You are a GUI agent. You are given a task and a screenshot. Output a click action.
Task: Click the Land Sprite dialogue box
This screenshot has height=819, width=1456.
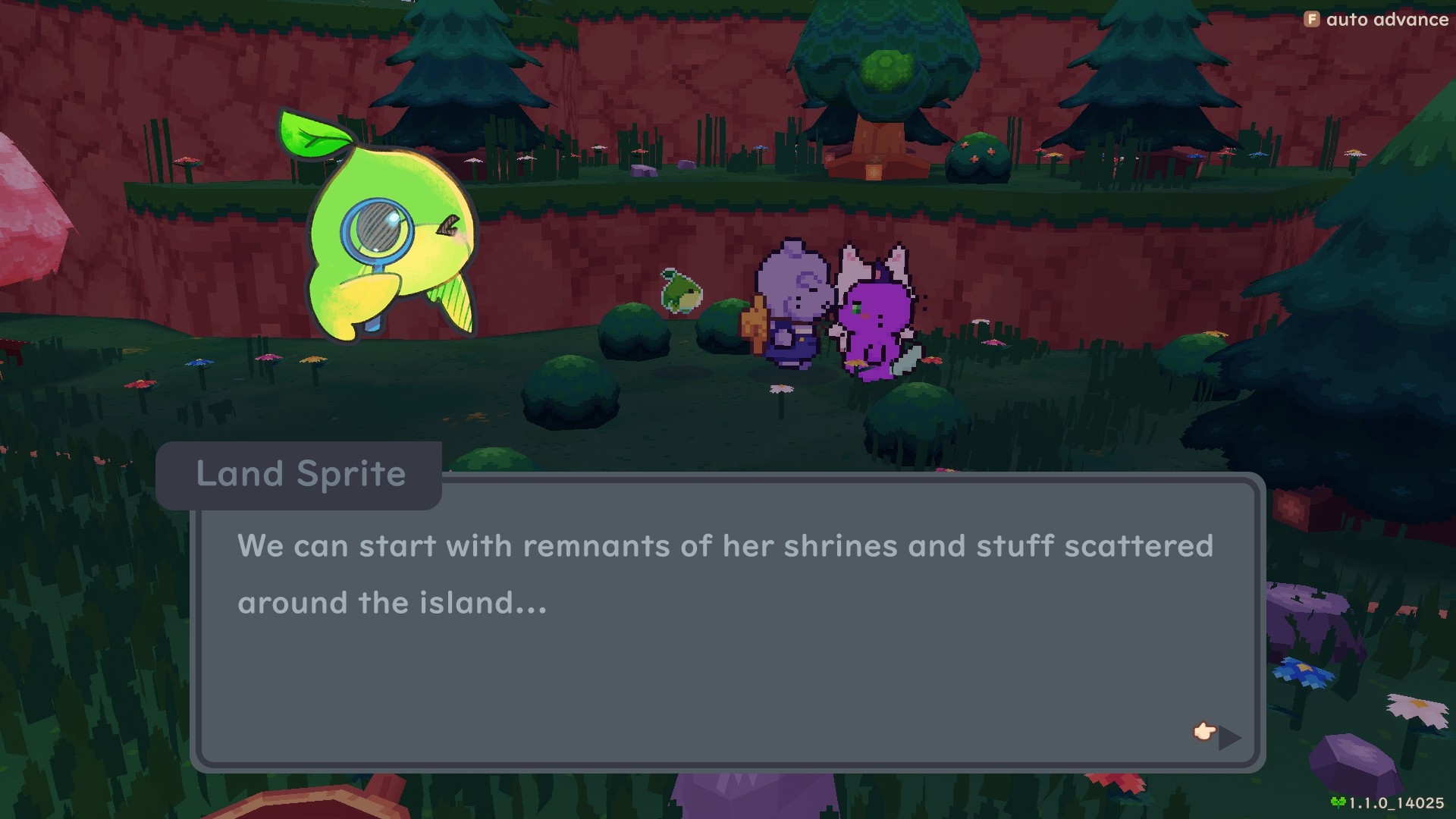click(726, 620)
